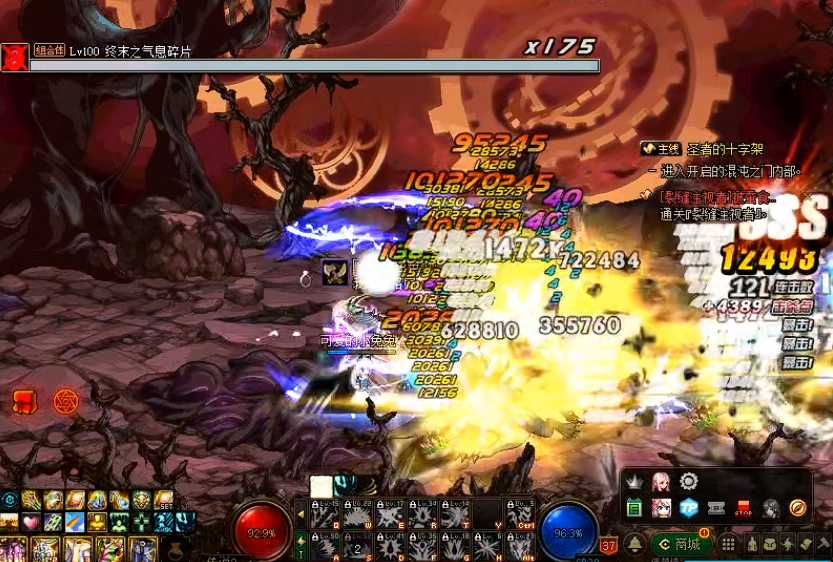This screenshot has width=833, height=562.
Task: Select the silver crown icon
Action: coord(633,482)
